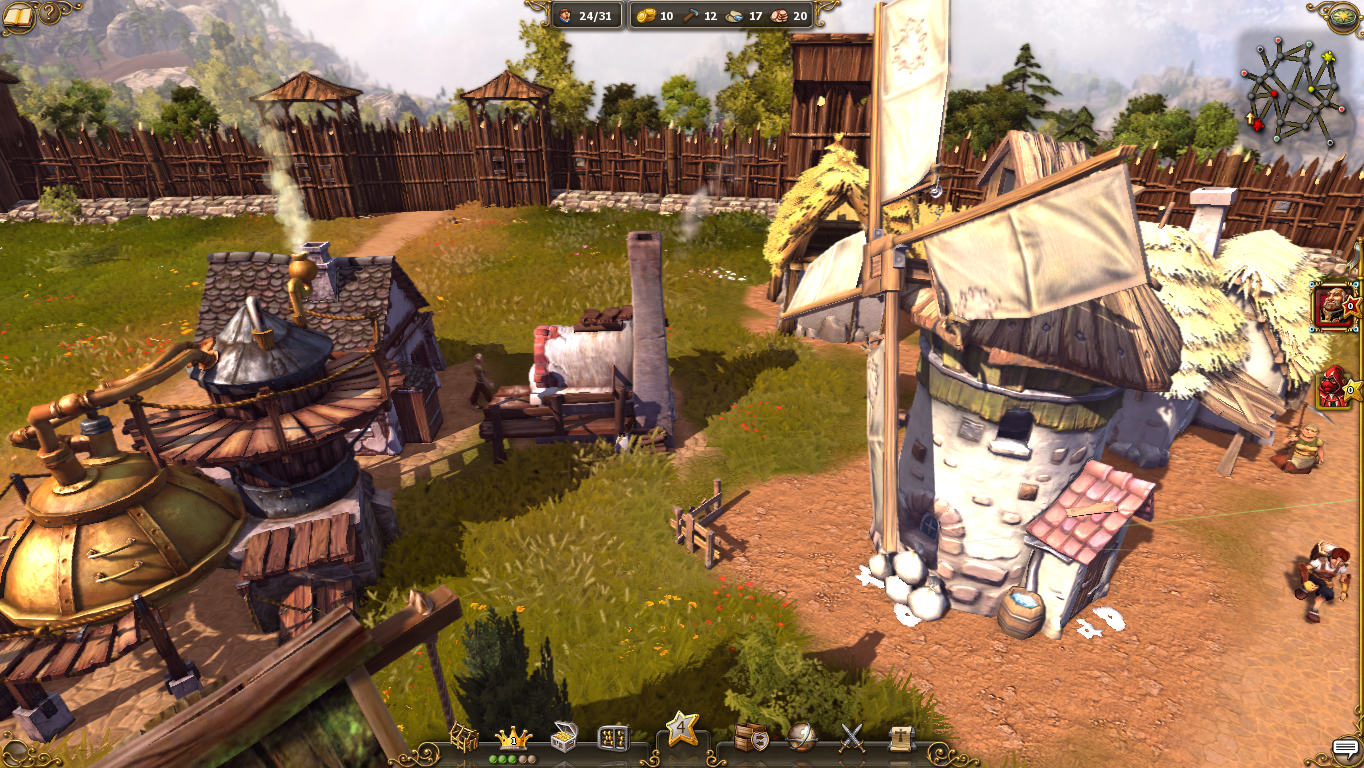Open the crates and shield logistics menu
Screen dimensions: 1364x768
(x=751, y=739)
